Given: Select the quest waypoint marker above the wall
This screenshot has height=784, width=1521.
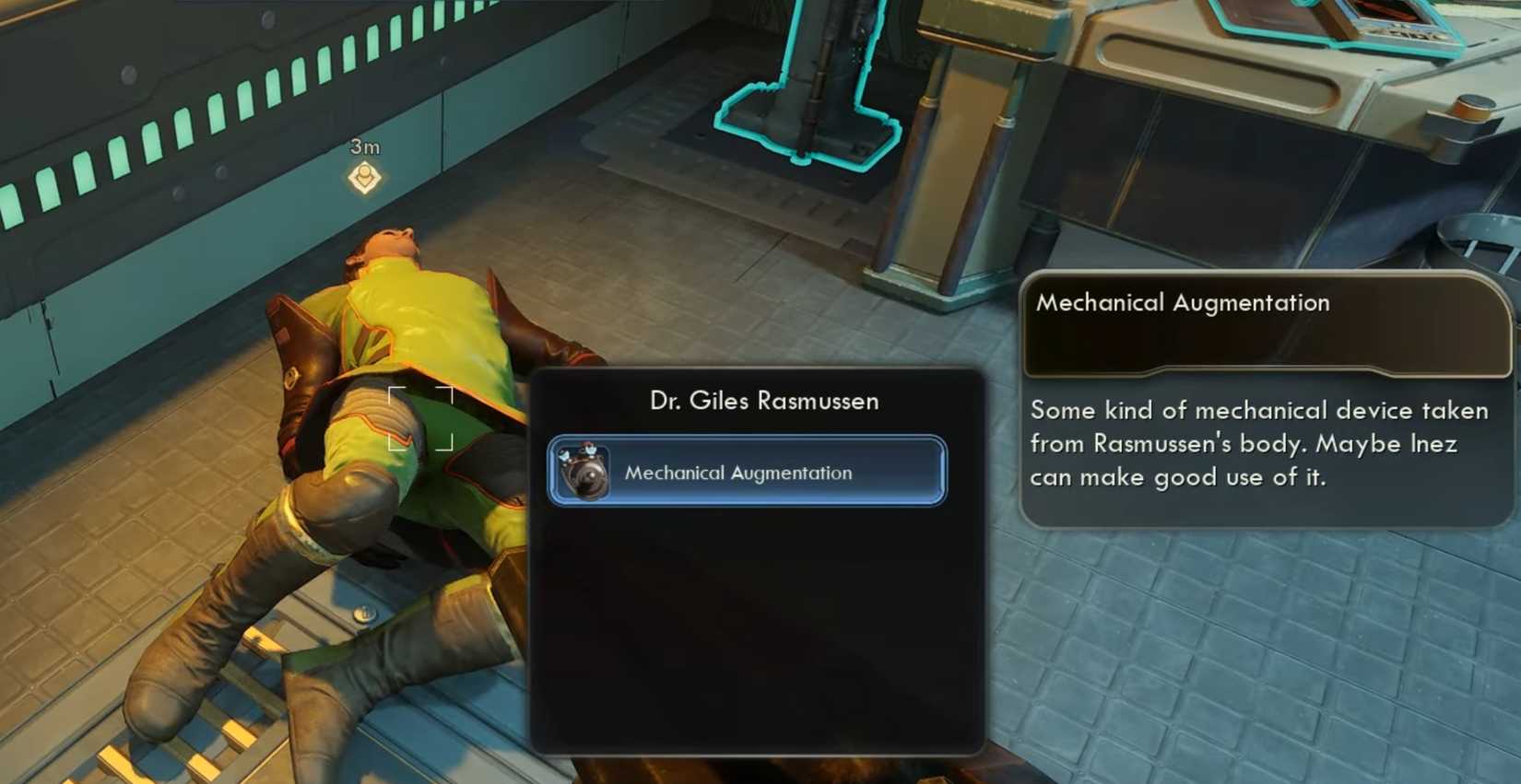Looking at the screenshot, I should click(x=365, y=175).
